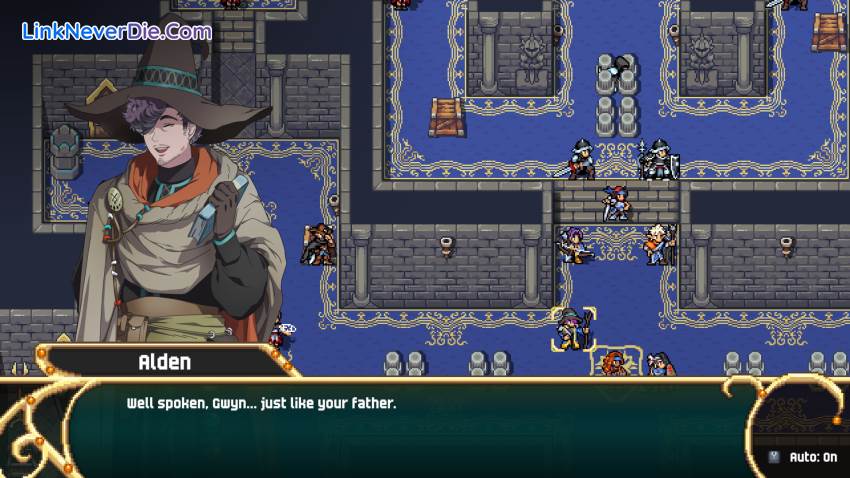The width and height of the screenshot is (850, 478).
Task: Toggle the Auto: On dialogue setting
Action: click(x=804, y=457)
